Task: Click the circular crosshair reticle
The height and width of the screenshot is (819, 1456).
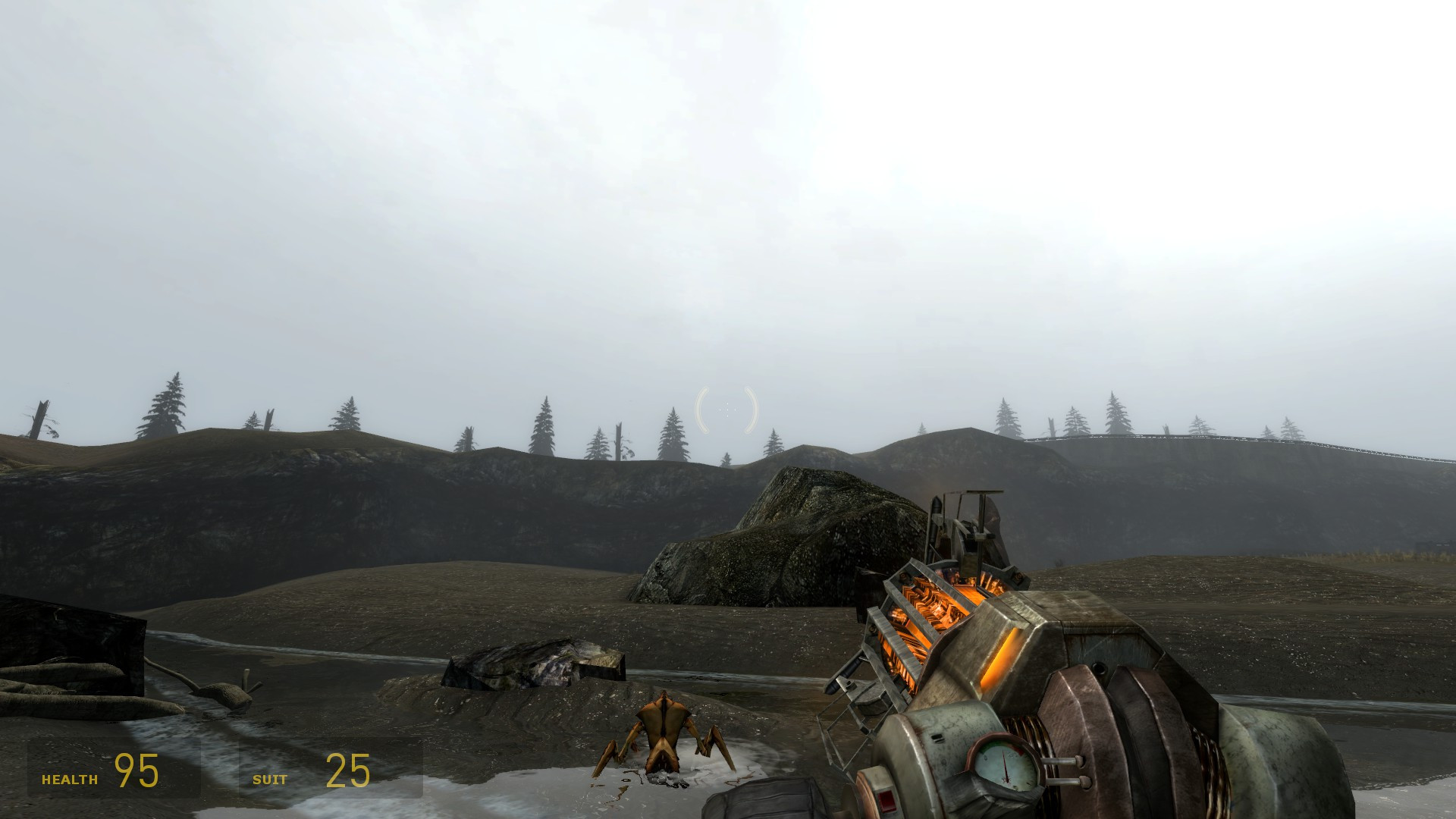Action: (x=726, y=408)
